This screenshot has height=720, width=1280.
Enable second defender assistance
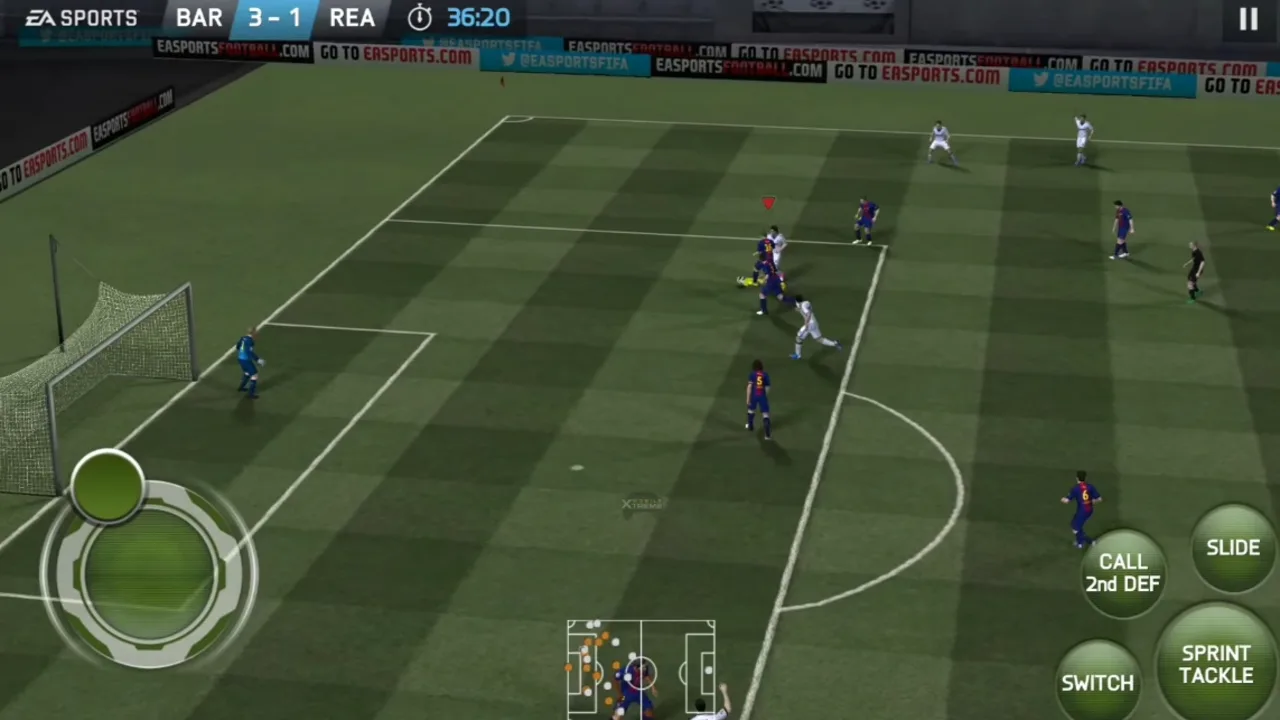(1122, 573)
